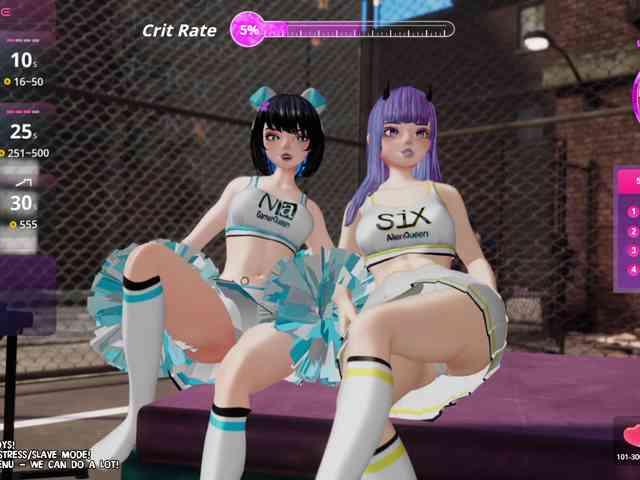Select entry number 4 in the purple list
The image size is (640, 480).
coord(633,269)
